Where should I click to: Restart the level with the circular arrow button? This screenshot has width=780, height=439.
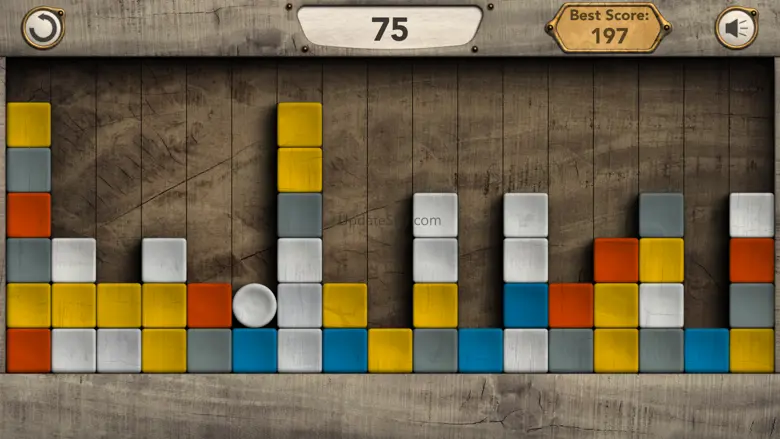41,27
